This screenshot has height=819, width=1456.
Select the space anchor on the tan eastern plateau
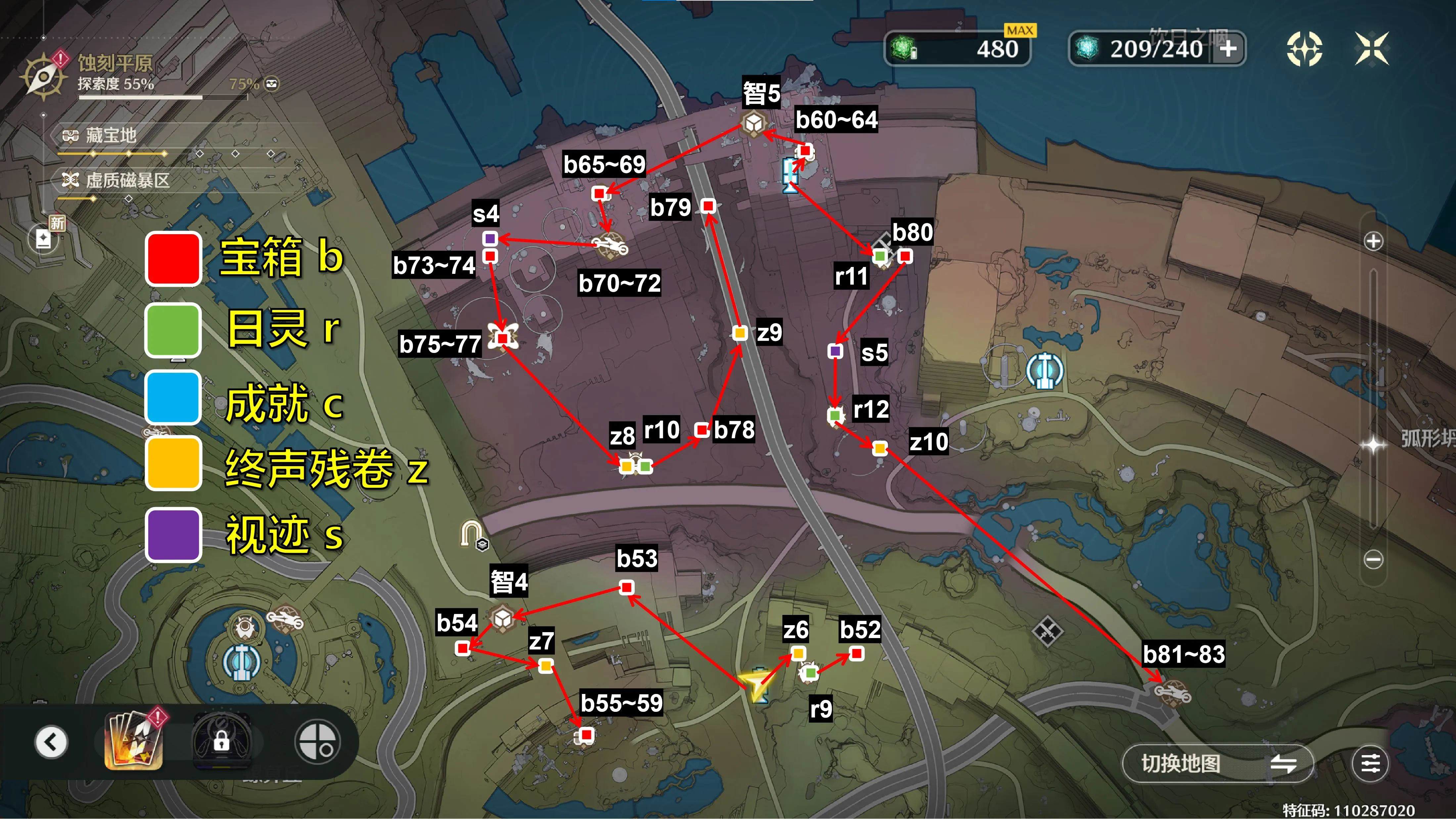1045,372
